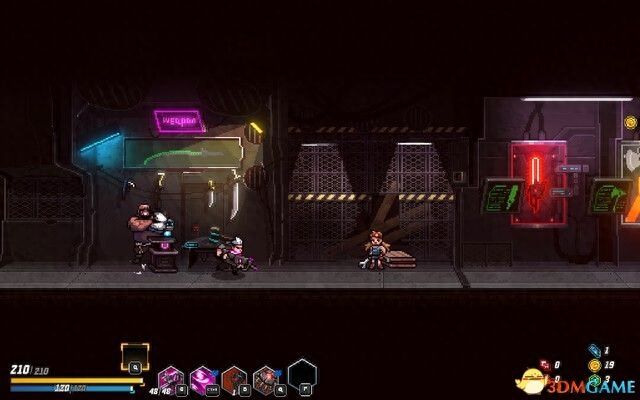Image resolution: width=640 pixels, height=400 pixels.
Task: Select the empty orange-bracketed item slot
Action: tap(135, 356)
